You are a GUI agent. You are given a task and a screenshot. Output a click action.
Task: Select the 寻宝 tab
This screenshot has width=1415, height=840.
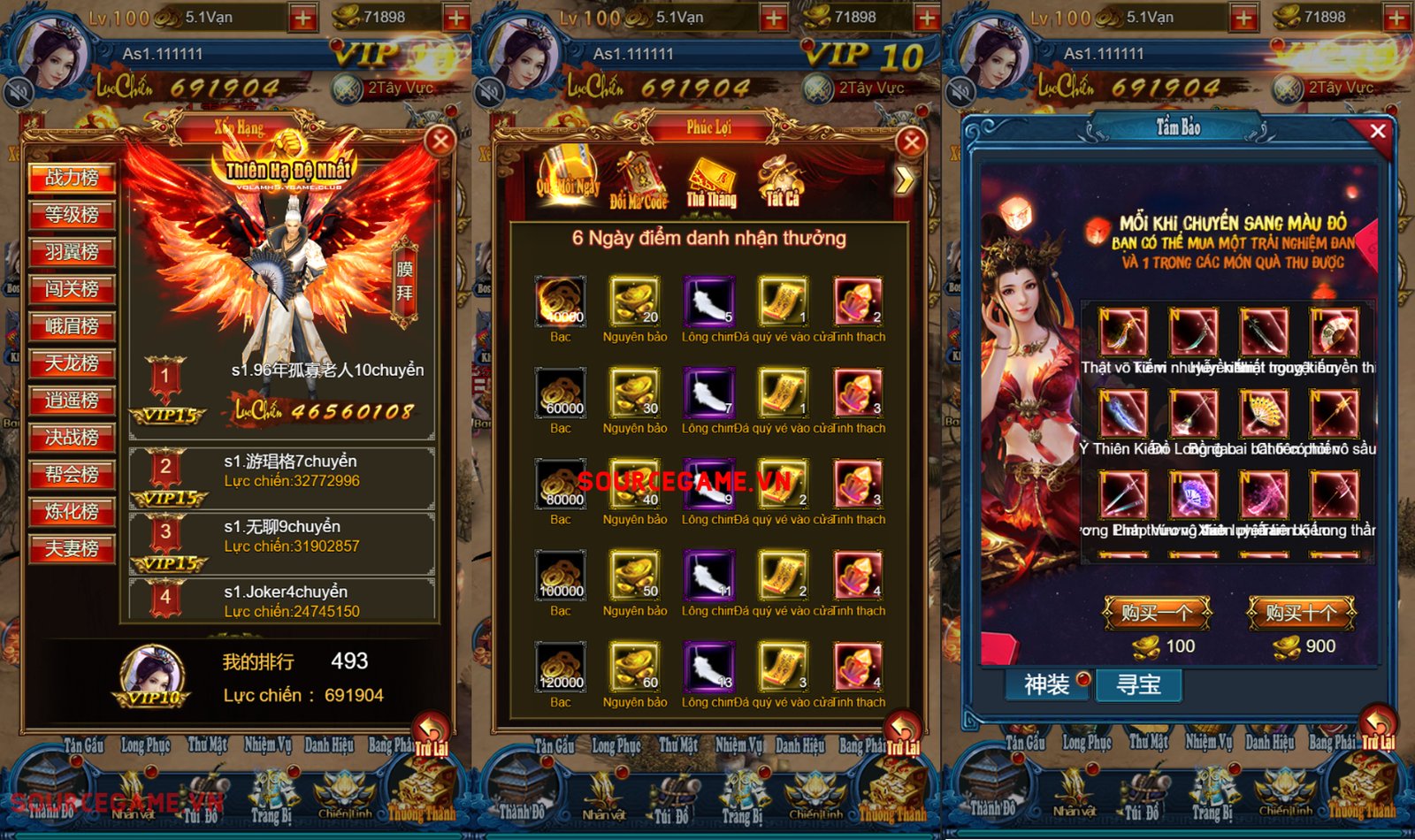coord(1139,684)
